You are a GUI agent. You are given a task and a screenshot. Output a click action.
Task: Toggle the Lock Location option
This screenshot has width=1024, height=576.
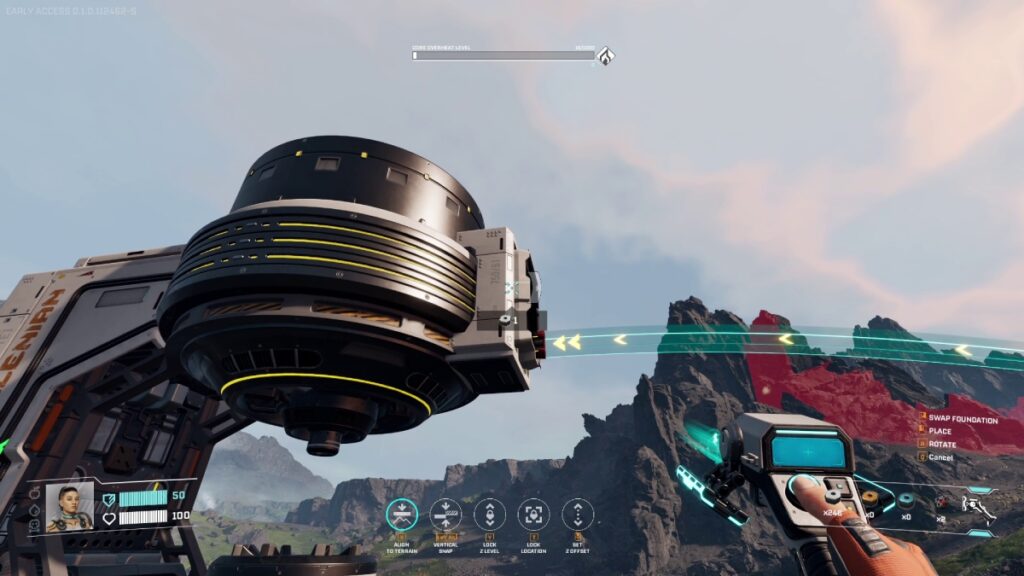point(534,514)
